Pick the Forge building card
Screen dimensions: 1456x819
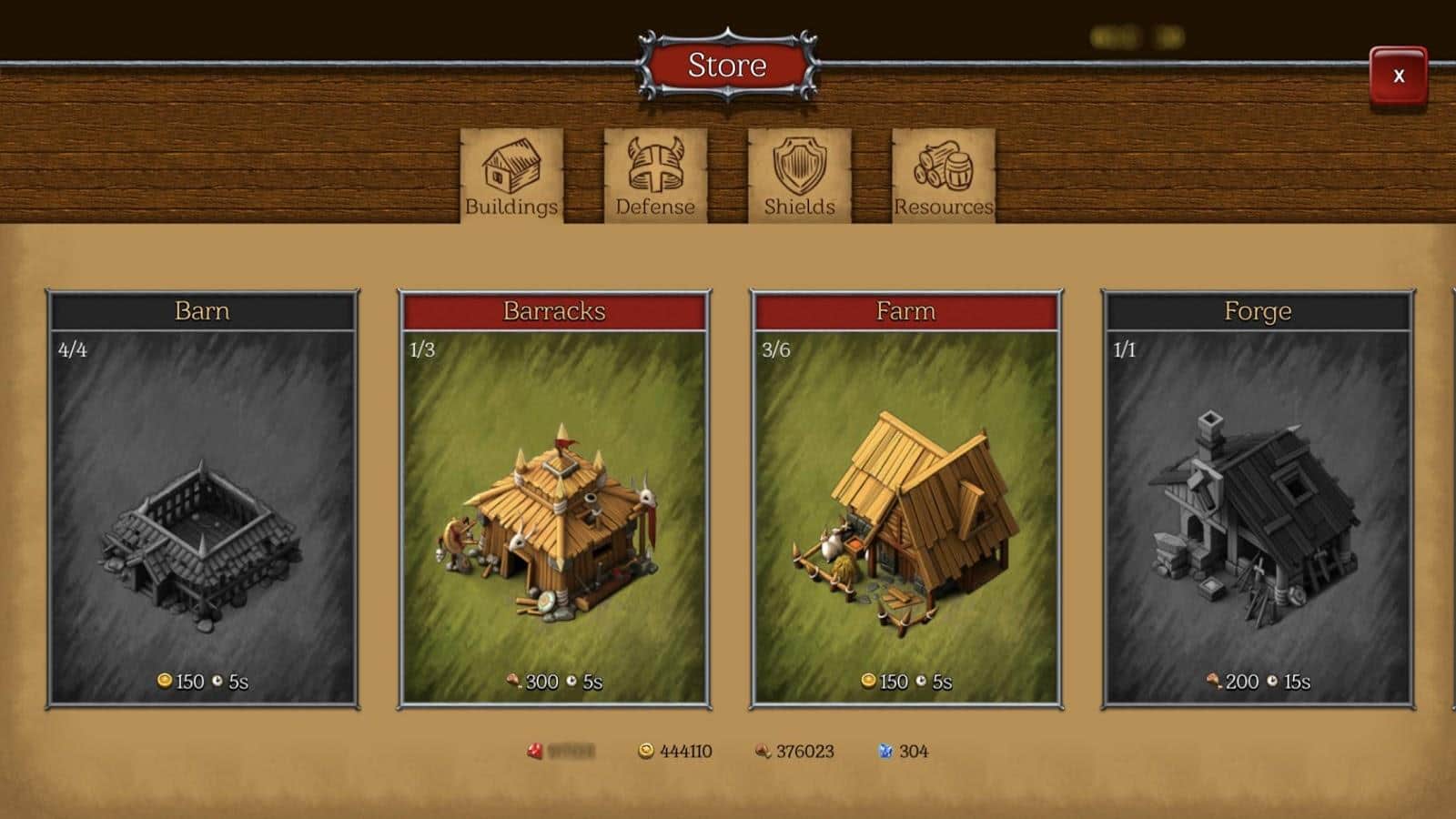[1258, 499]
